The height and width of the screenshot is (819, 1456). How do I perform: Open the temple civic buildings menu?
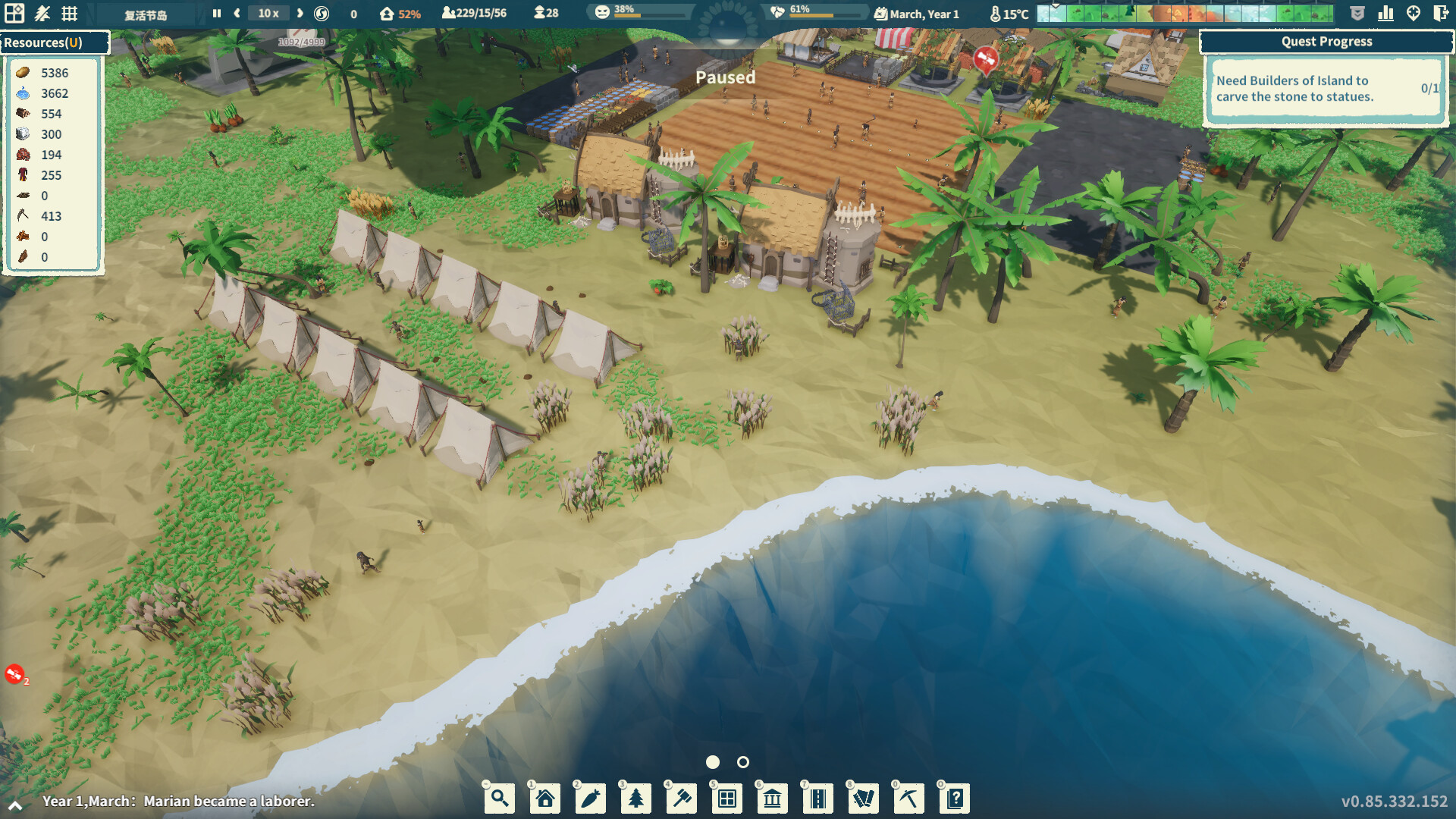pos(772,798)
